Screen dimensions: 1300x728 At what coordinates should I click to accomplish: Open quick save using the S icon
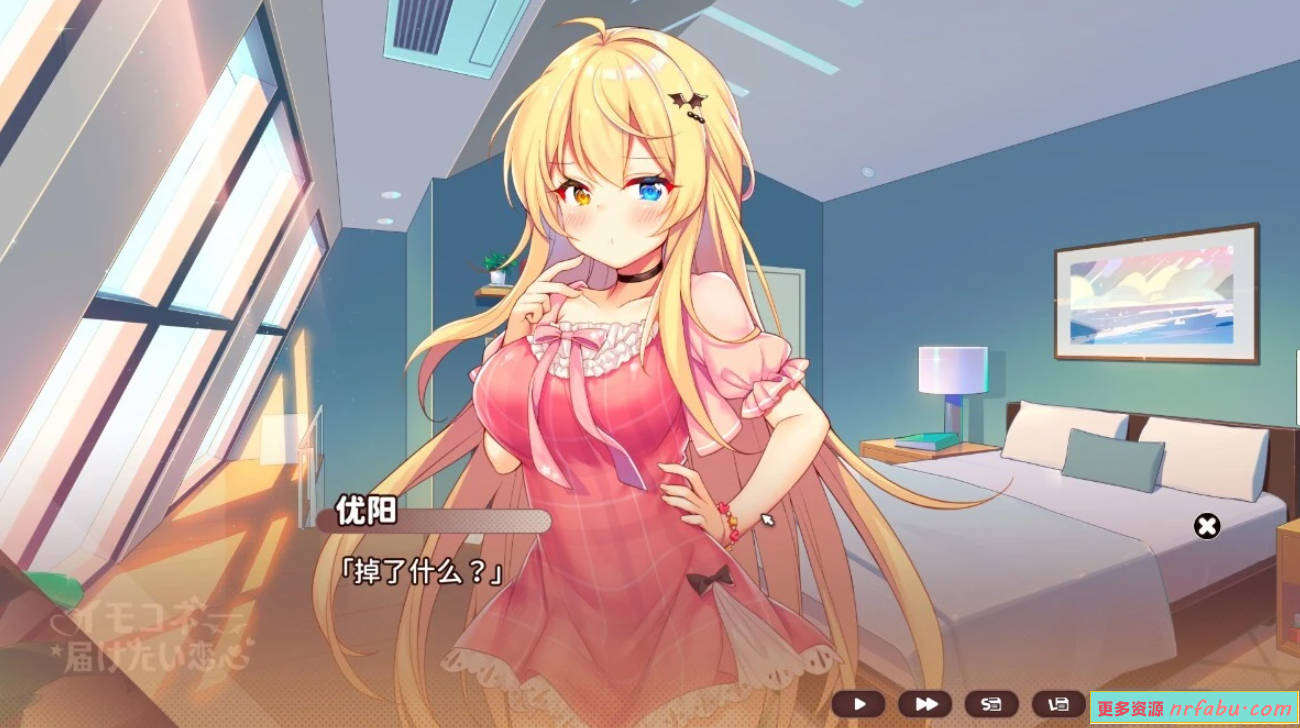tap(990, 702)
